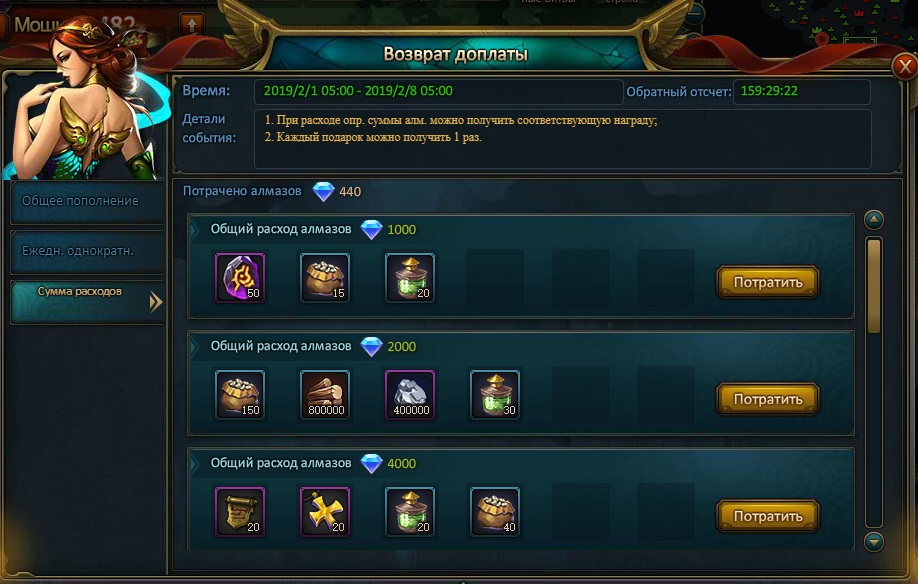Select the sack reward with quantity 150

(x=240, y=395)
